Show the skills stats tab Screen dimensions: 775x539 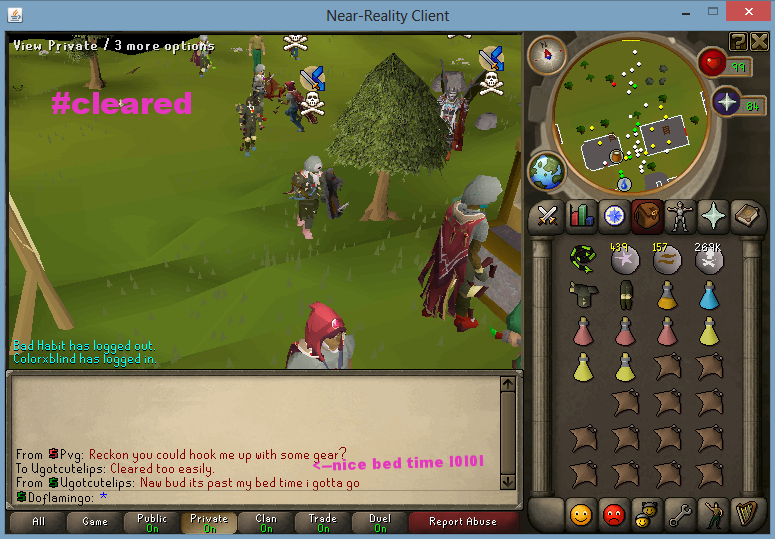[x=581, y=214]
